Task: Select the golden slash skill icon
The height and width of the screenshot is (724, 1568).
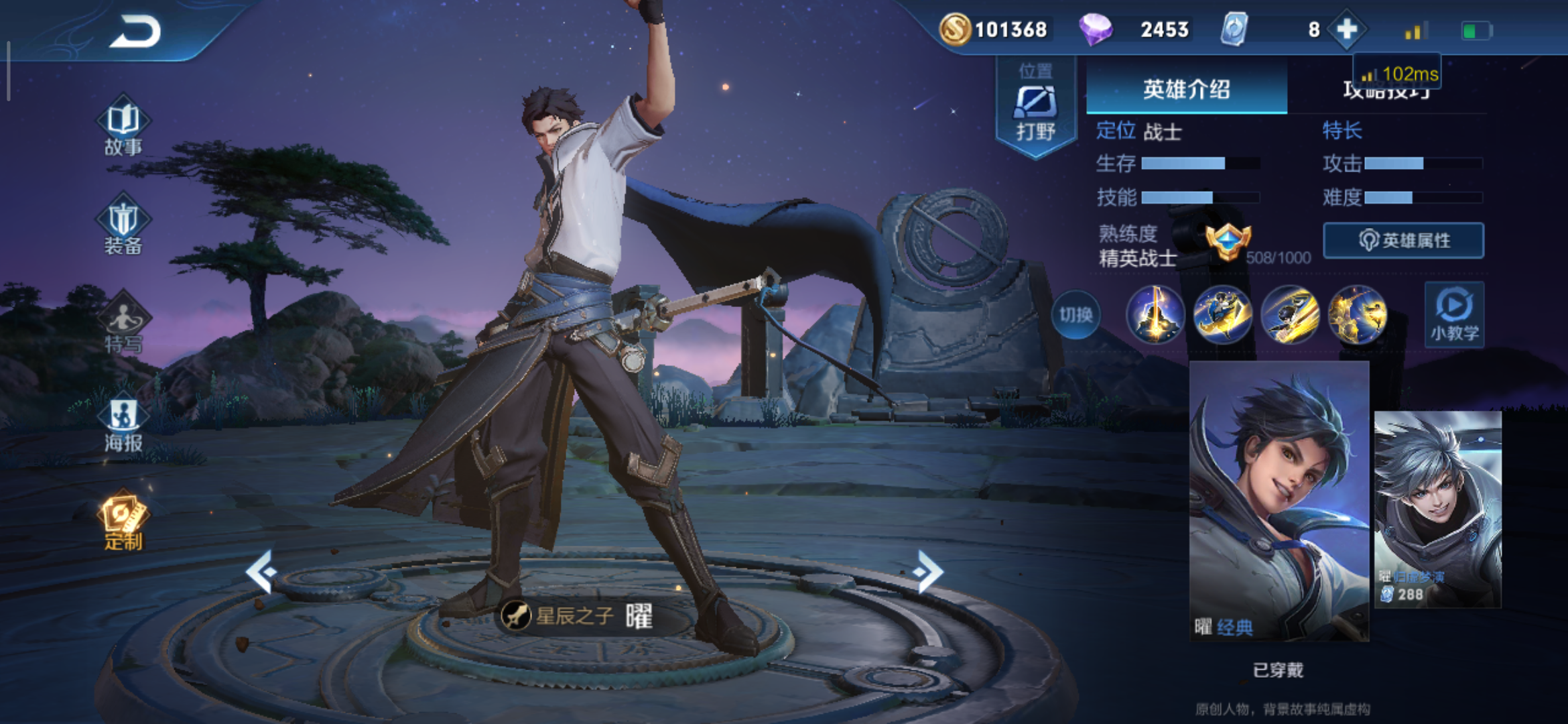Action: [x=1290, y=315]
